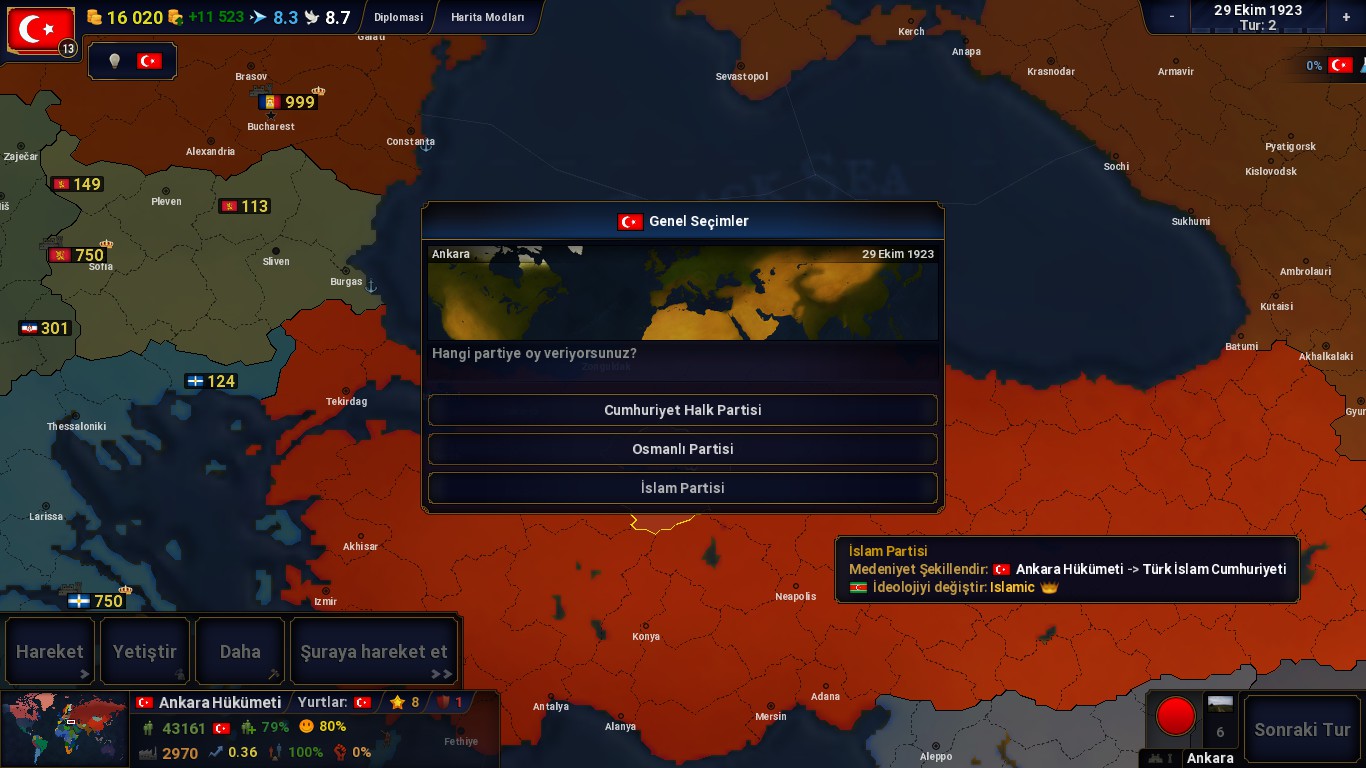The width and height of the screenshot is (1366, 768).
Task: Select the Hareket action
Action: [x=50, y=652]
